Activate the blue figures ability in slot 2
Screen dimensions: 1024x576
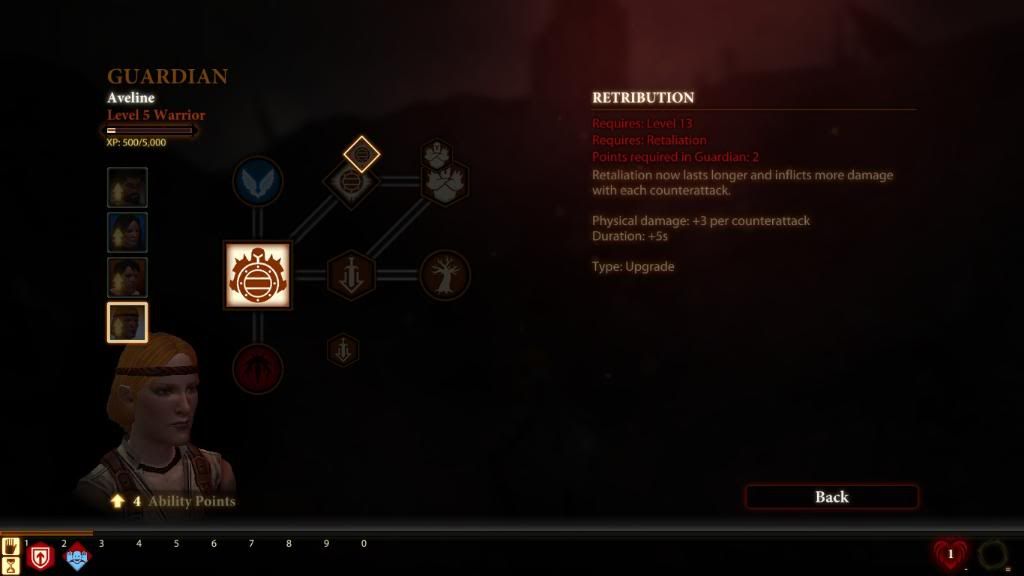(77, 557)
